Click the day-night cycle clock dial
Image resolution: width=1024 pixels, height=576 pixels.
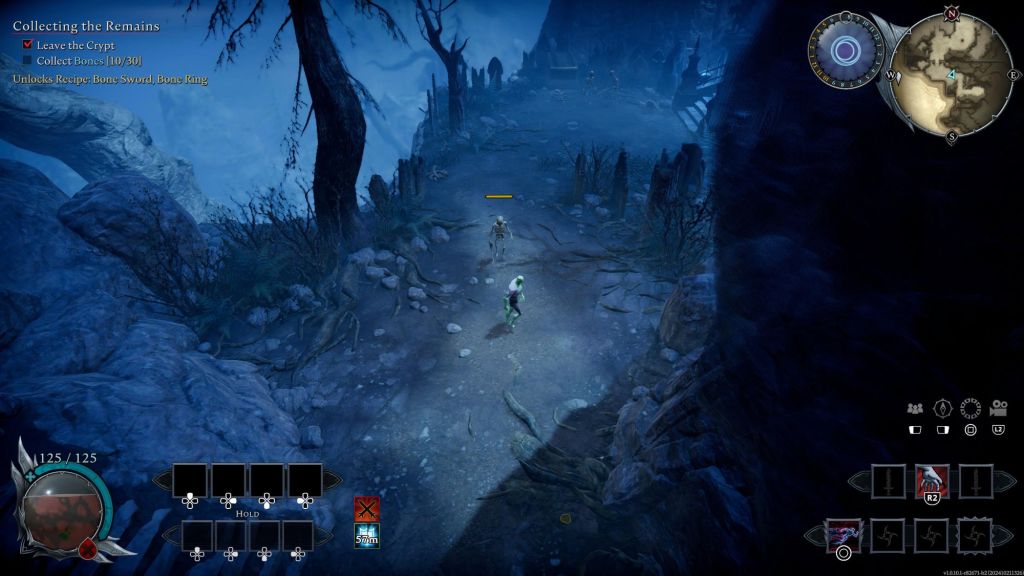click(845, 50)
